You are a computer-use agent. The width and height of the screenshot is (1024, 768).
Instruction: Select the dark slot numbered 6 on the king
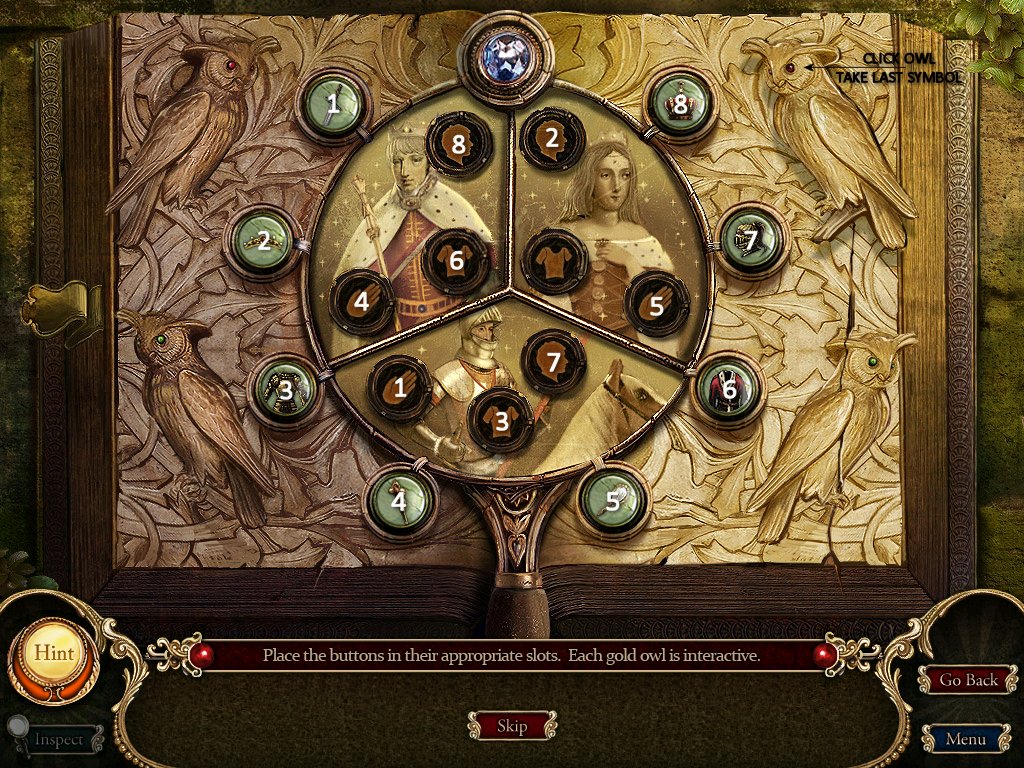[x=456, y=260]
